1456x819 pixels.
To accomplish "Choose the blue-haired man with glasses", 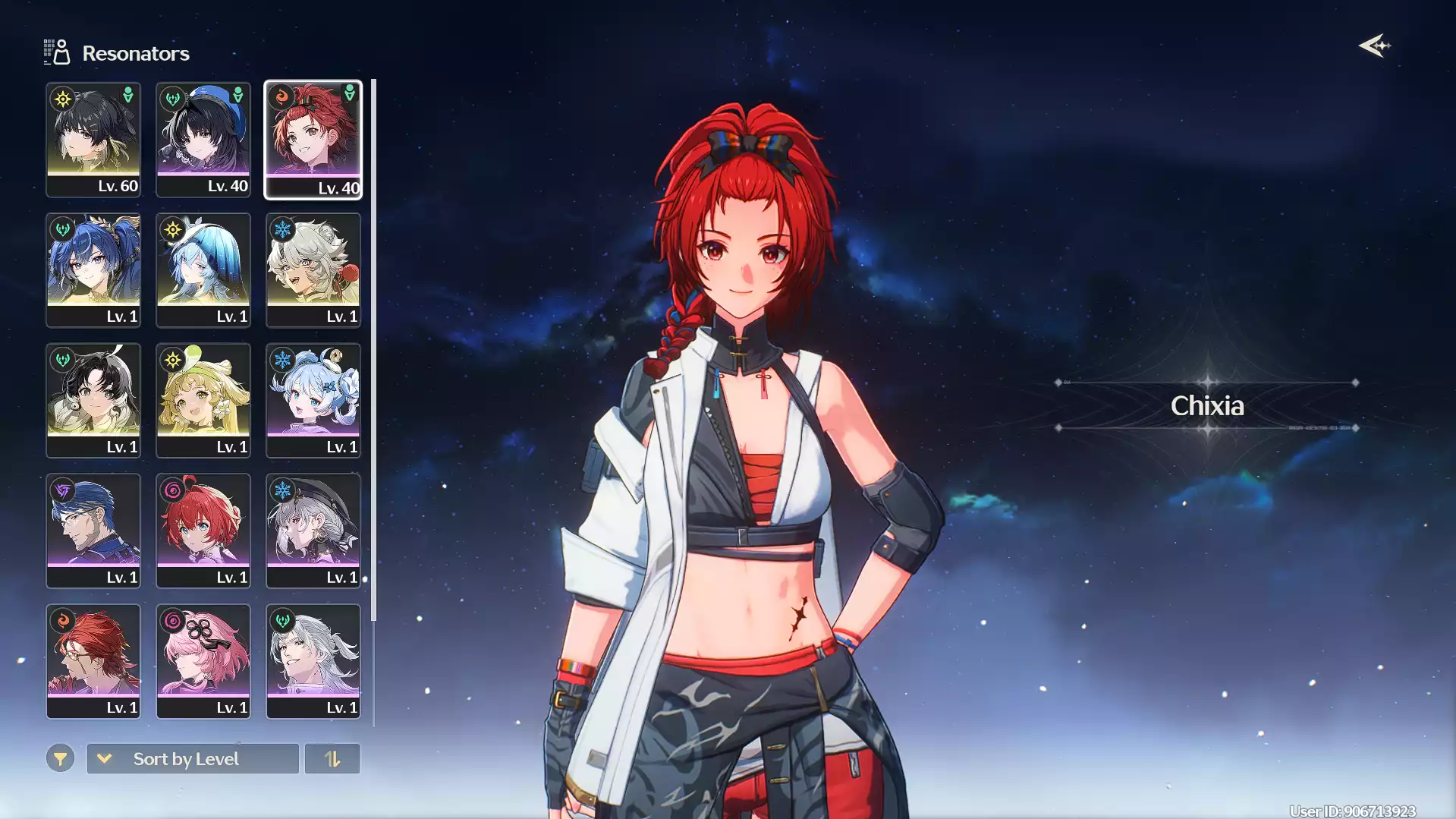I will [x=93, y=531].
